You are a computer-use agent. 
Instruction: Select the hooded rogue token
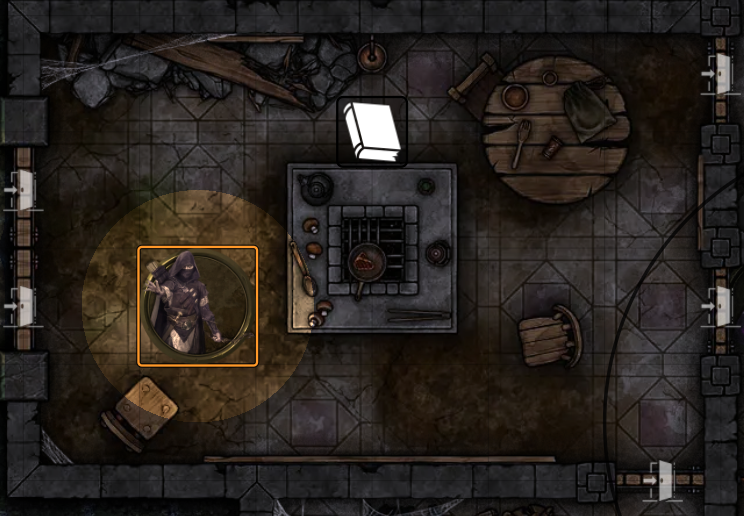point(197,305)
